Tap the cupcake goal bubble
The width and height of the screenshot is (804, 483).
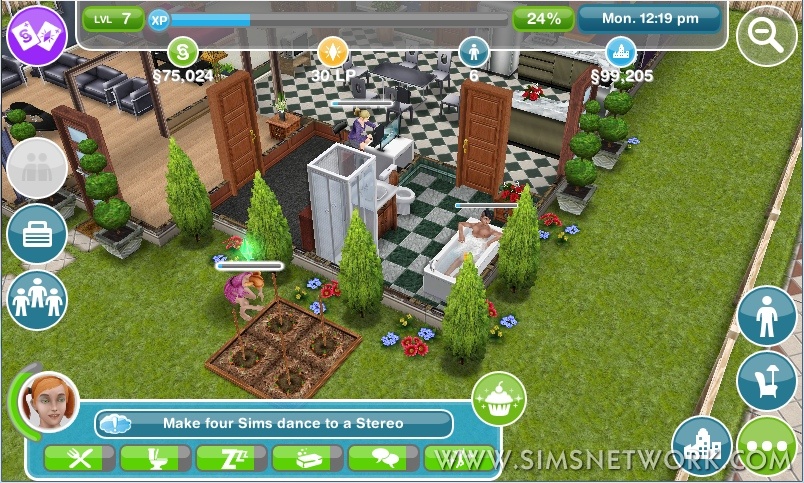tap(498, 400)
